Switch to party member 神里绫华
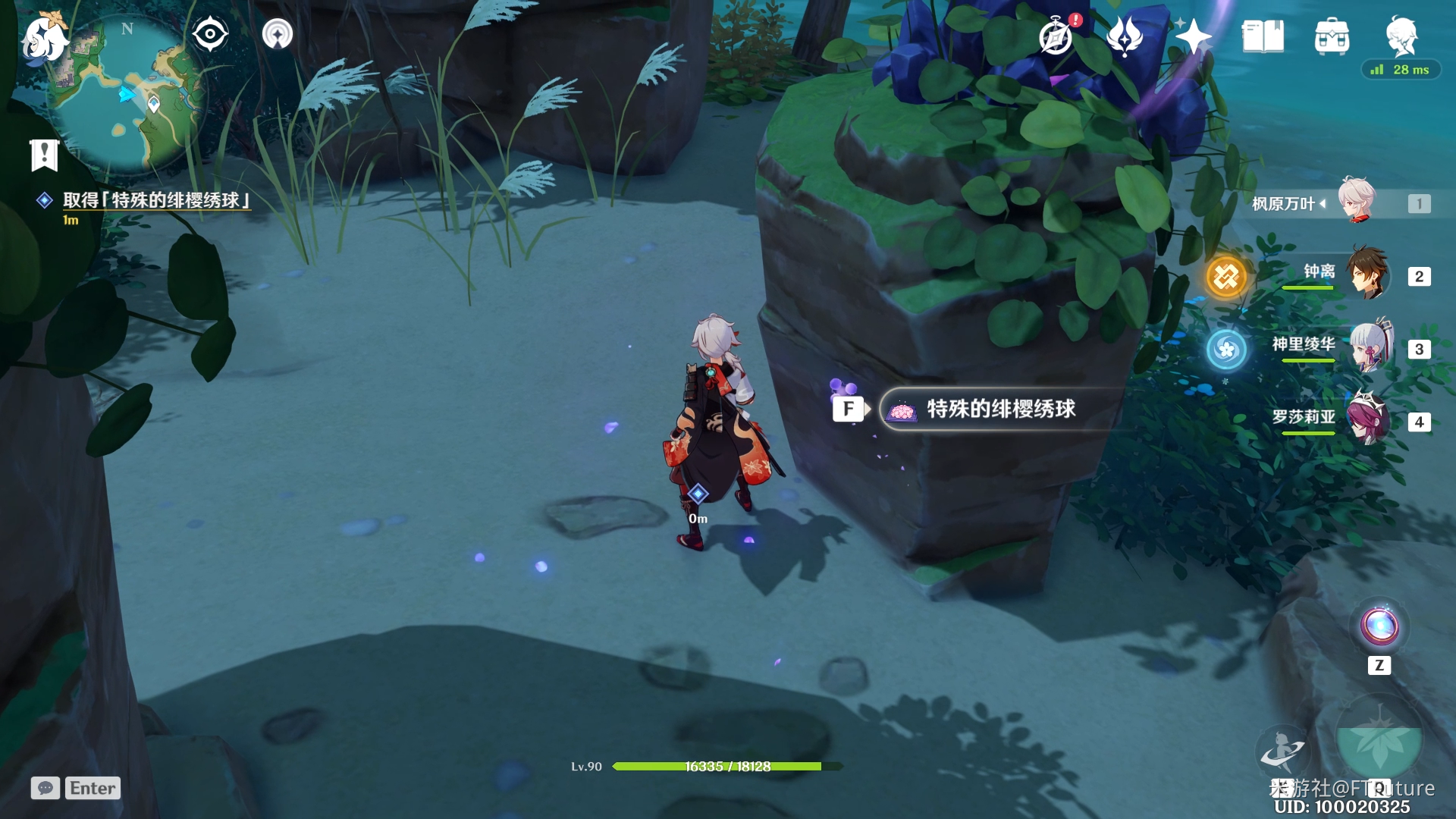 point(1369,347)
